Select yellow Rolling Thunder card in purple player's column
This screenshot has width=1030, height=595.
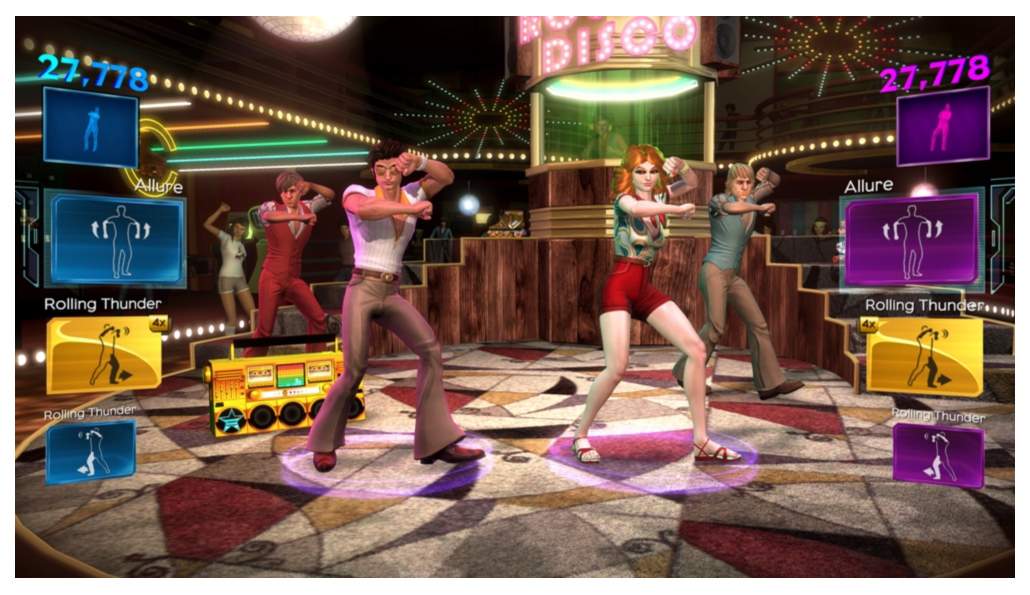pyautogui.click(x=924, y=357)
